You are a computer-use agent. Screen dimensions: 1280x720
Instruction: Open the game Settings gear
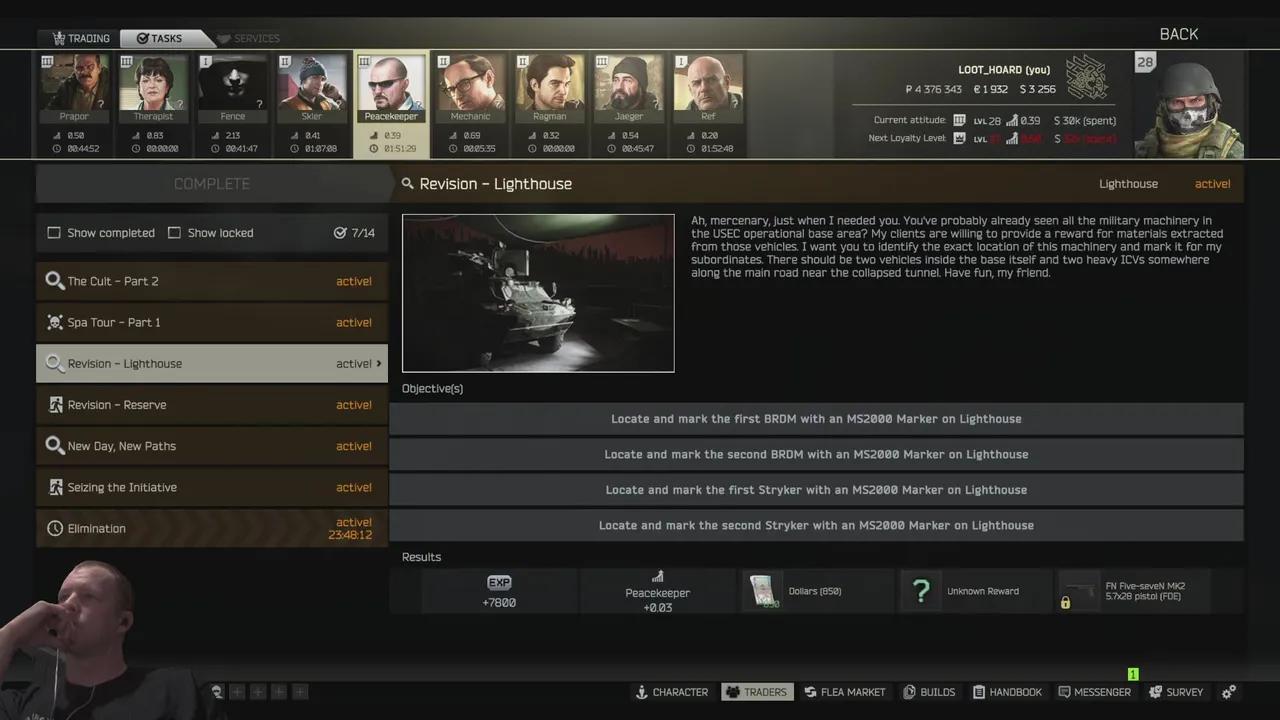pos(1228,691)
